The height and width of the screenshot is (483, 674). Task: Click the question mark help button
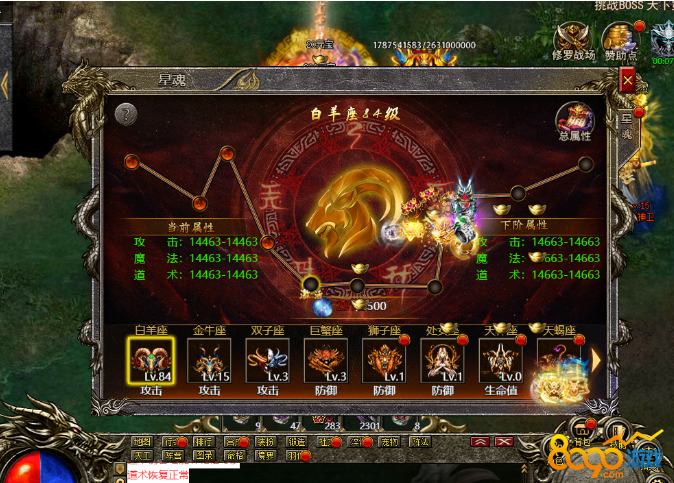tap(125, 114)
